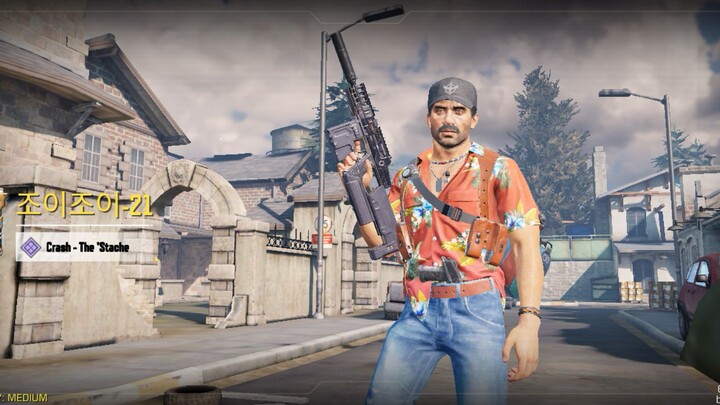Viewport: 720px width, 405px height.
Task: Select the Crash - The 'Stache skin label
Action: click(x=87, y=246)
